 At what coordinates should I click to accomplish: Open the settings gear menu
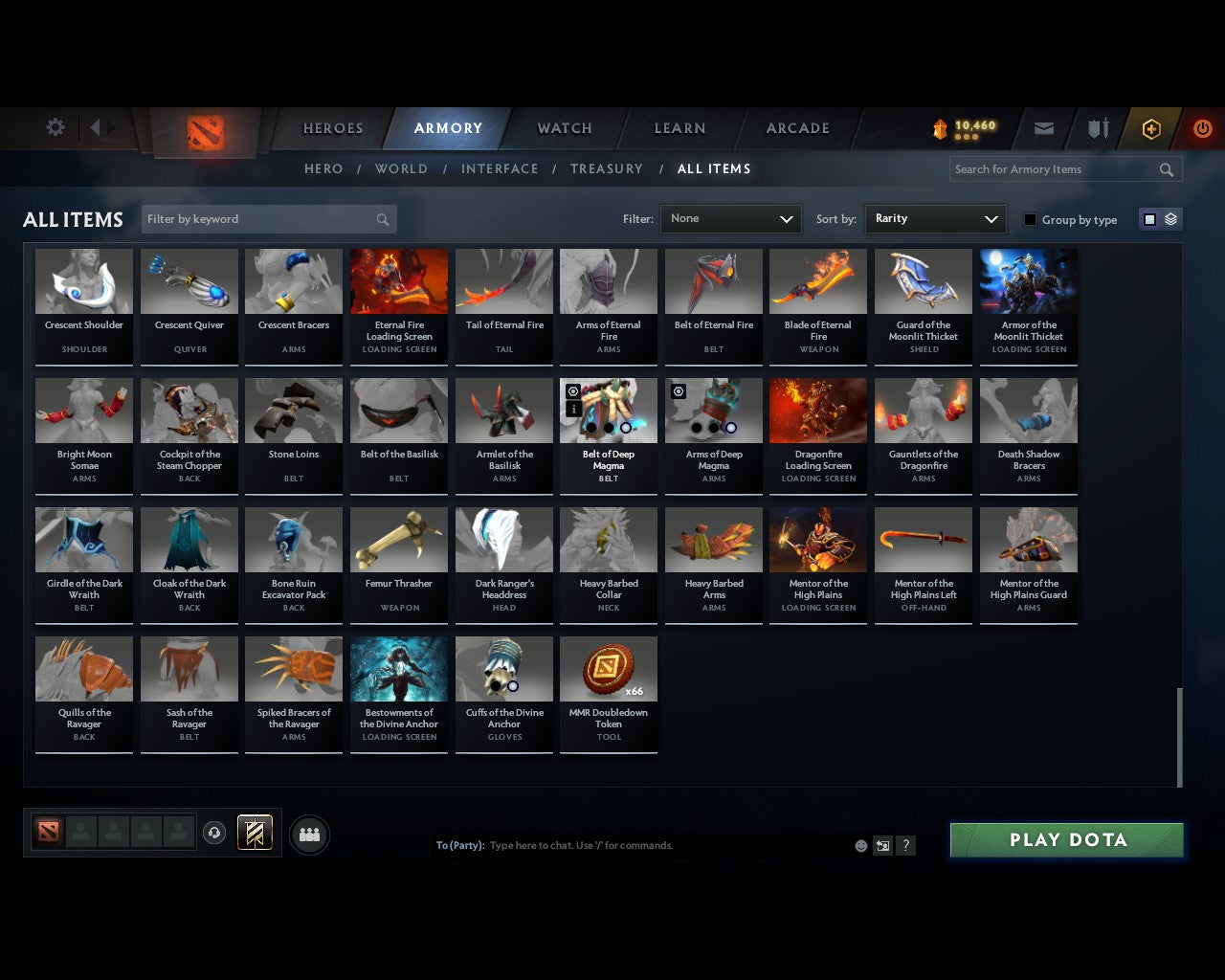point(55,127)
